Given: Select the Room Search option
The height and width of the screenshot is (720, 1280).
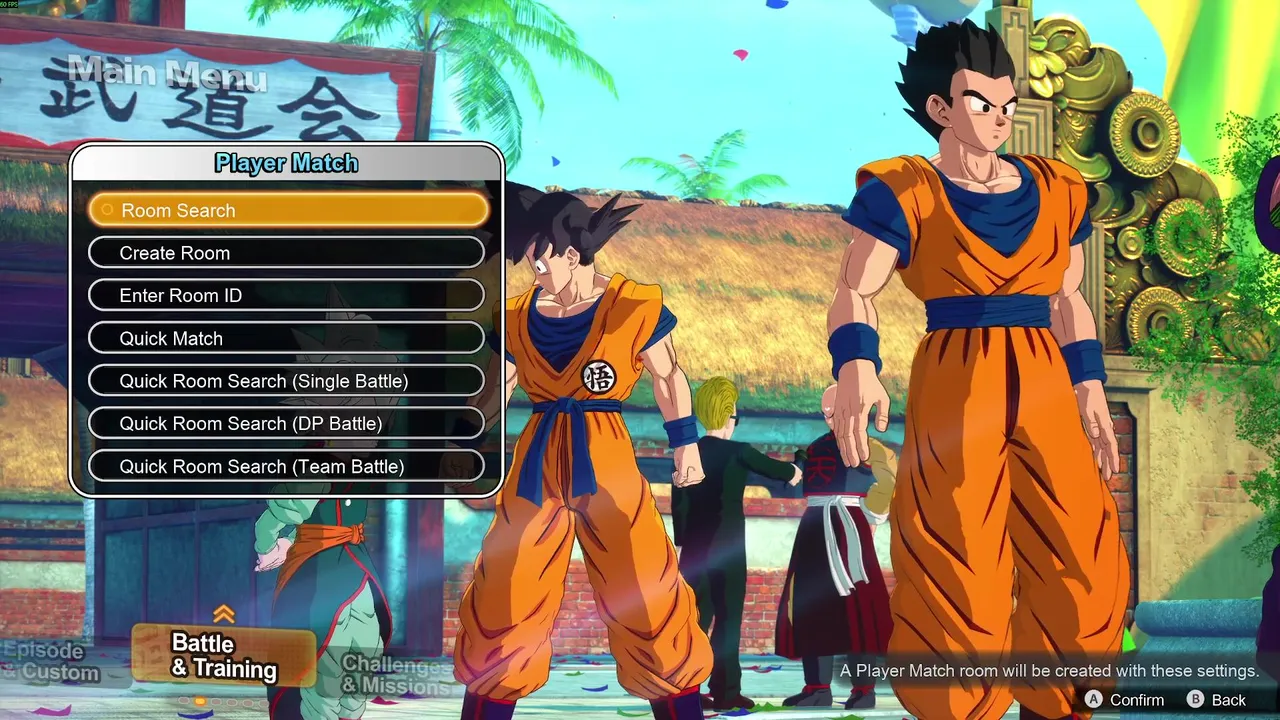Looking at the screenshot, I should [288, 210].
